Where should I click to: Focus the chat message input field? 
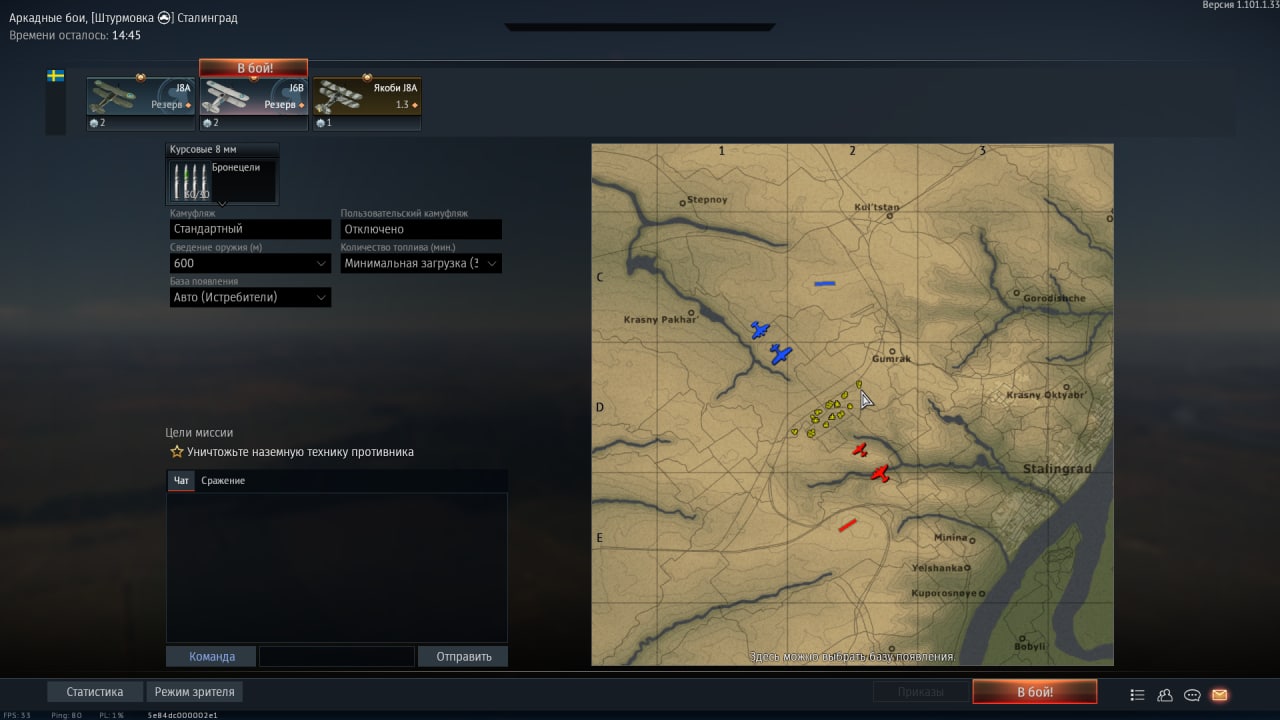tap(336, 657)
